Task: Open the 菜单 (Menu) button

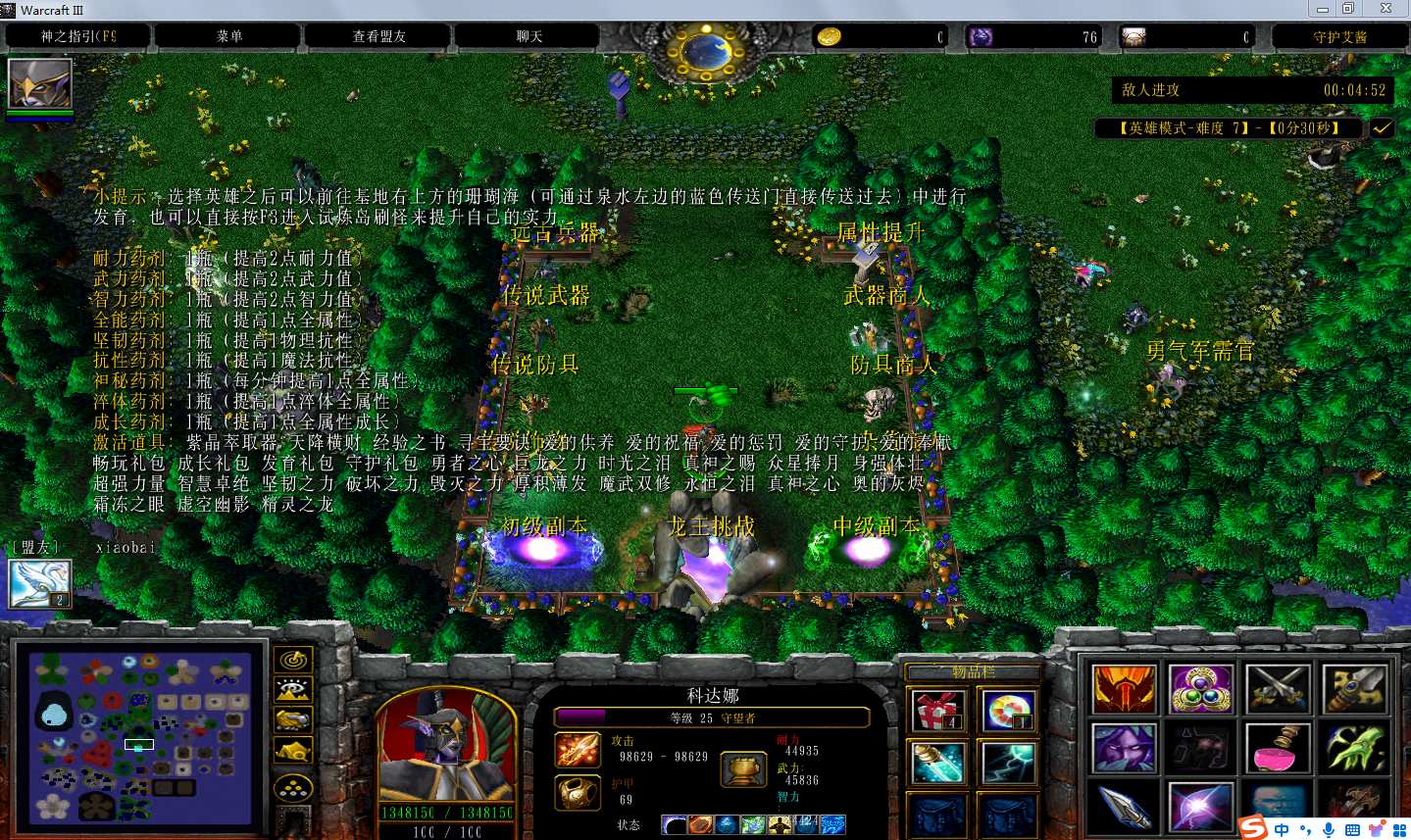Action: (228, 36)
